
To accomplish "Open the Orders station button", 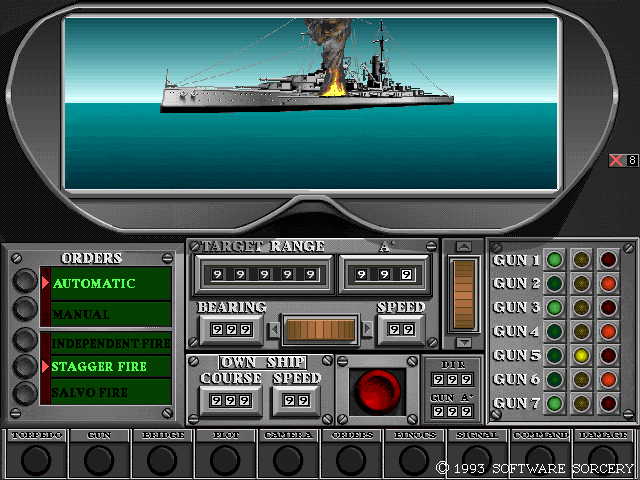I will (x=351, y=459).
